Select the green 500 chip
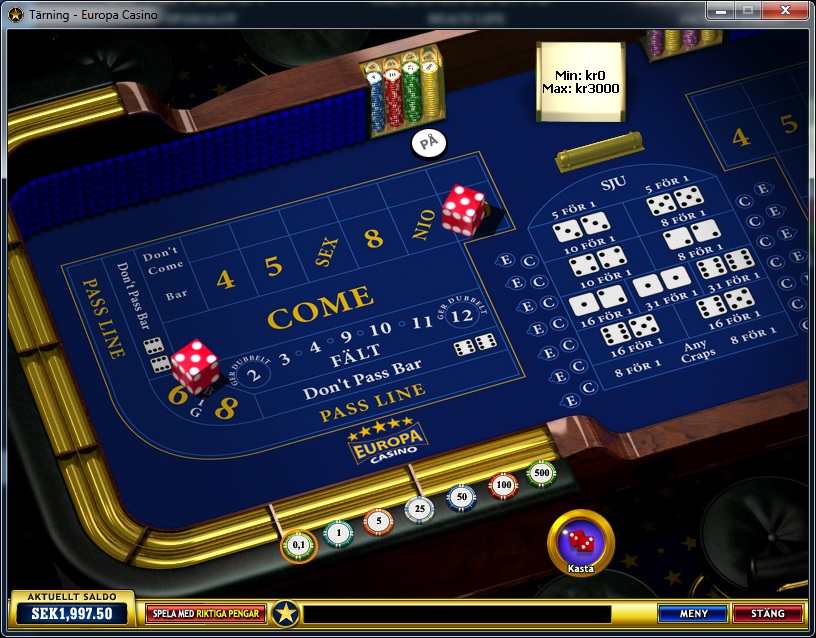 (542, 472)
